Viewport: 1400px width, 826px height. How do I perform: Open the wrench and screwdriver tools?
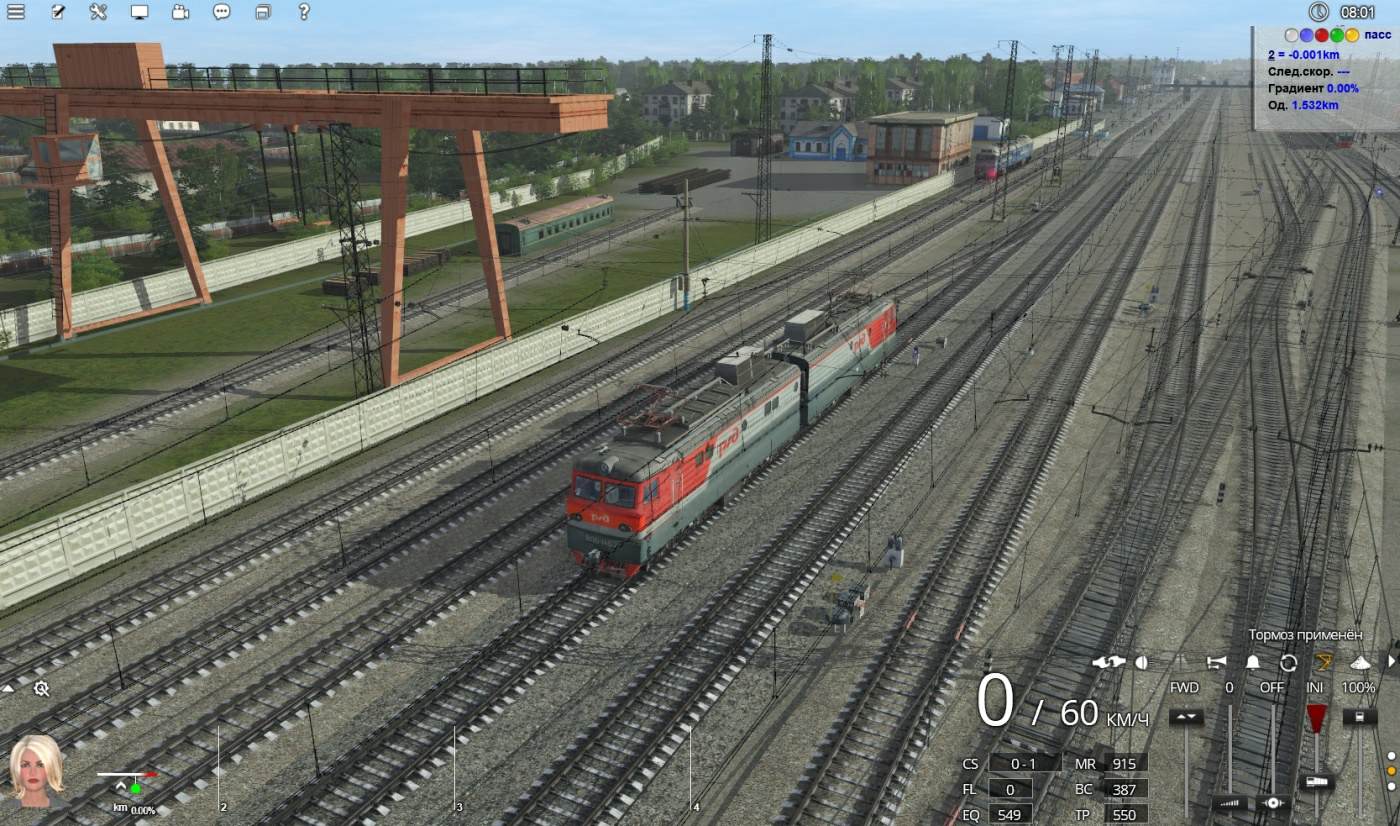click(x=98, y=12)
